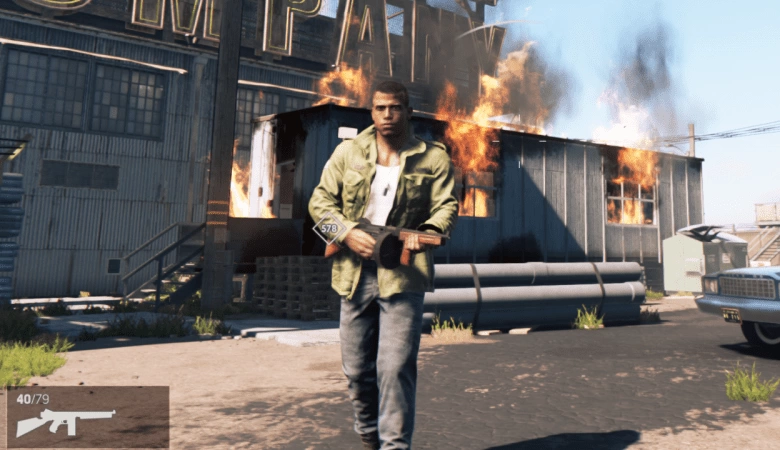This screenshot has width=780, height=450.
Task: Select the submachine gun weapon icon
Action: click(65, 421)
